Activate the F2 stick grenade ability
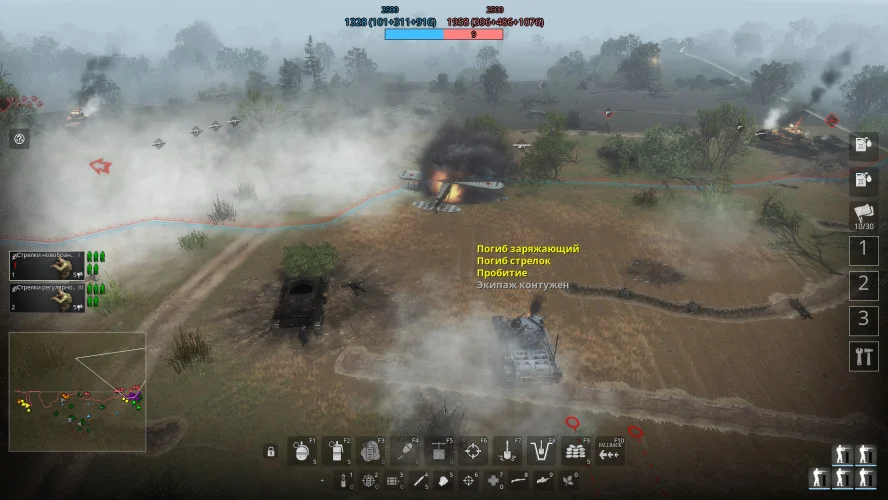The image size is (888, 500). (x=335, y=451)
